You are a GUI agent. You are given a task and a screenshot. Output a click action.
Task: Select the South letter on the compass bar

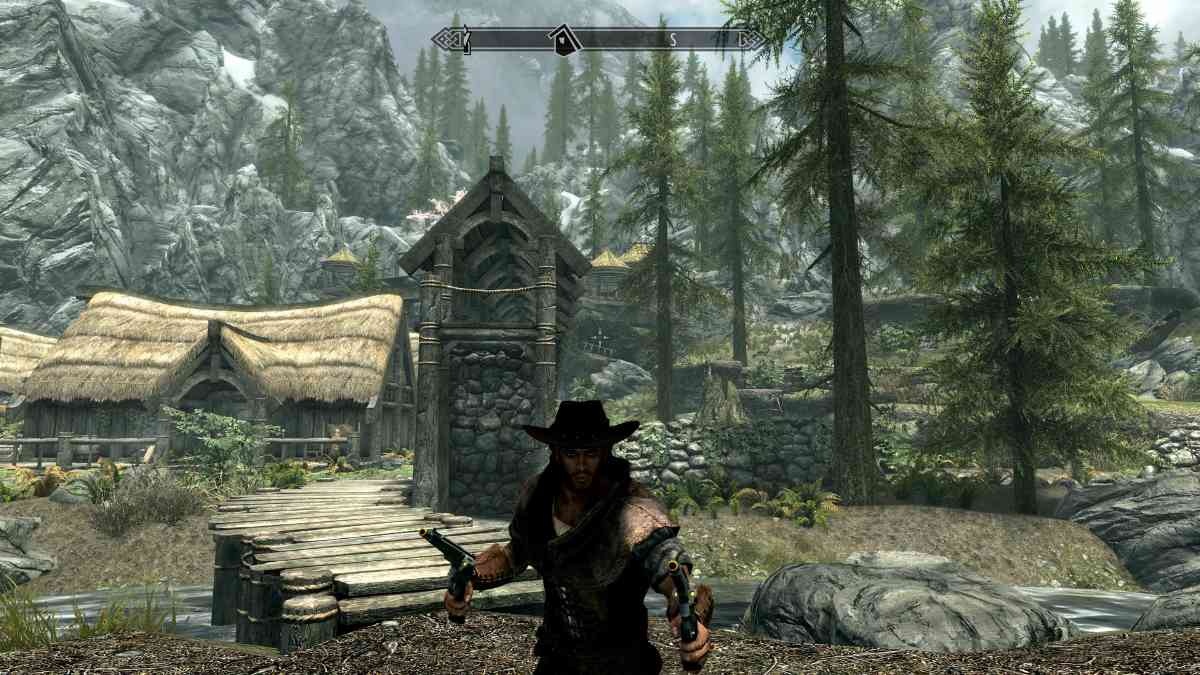pyautogui.click(x=673, y=40)
